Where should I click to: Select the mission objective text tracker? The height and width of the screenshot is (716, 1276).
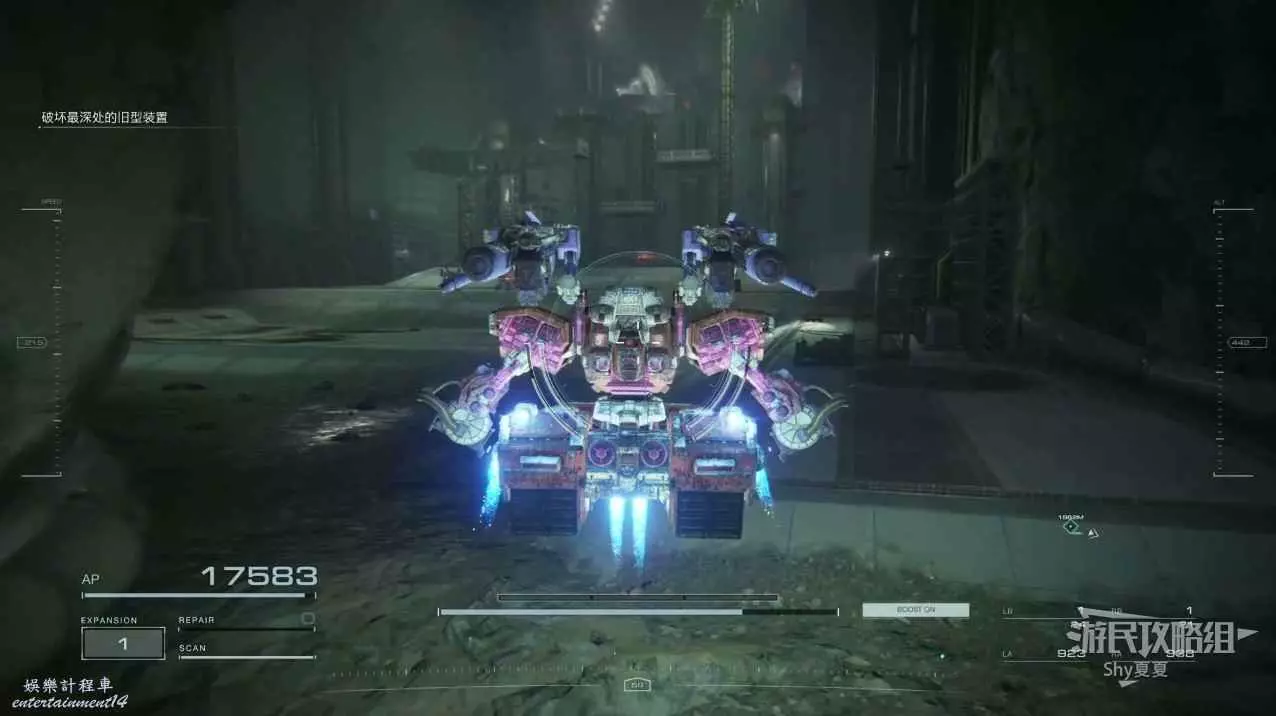tap(105, 118)
